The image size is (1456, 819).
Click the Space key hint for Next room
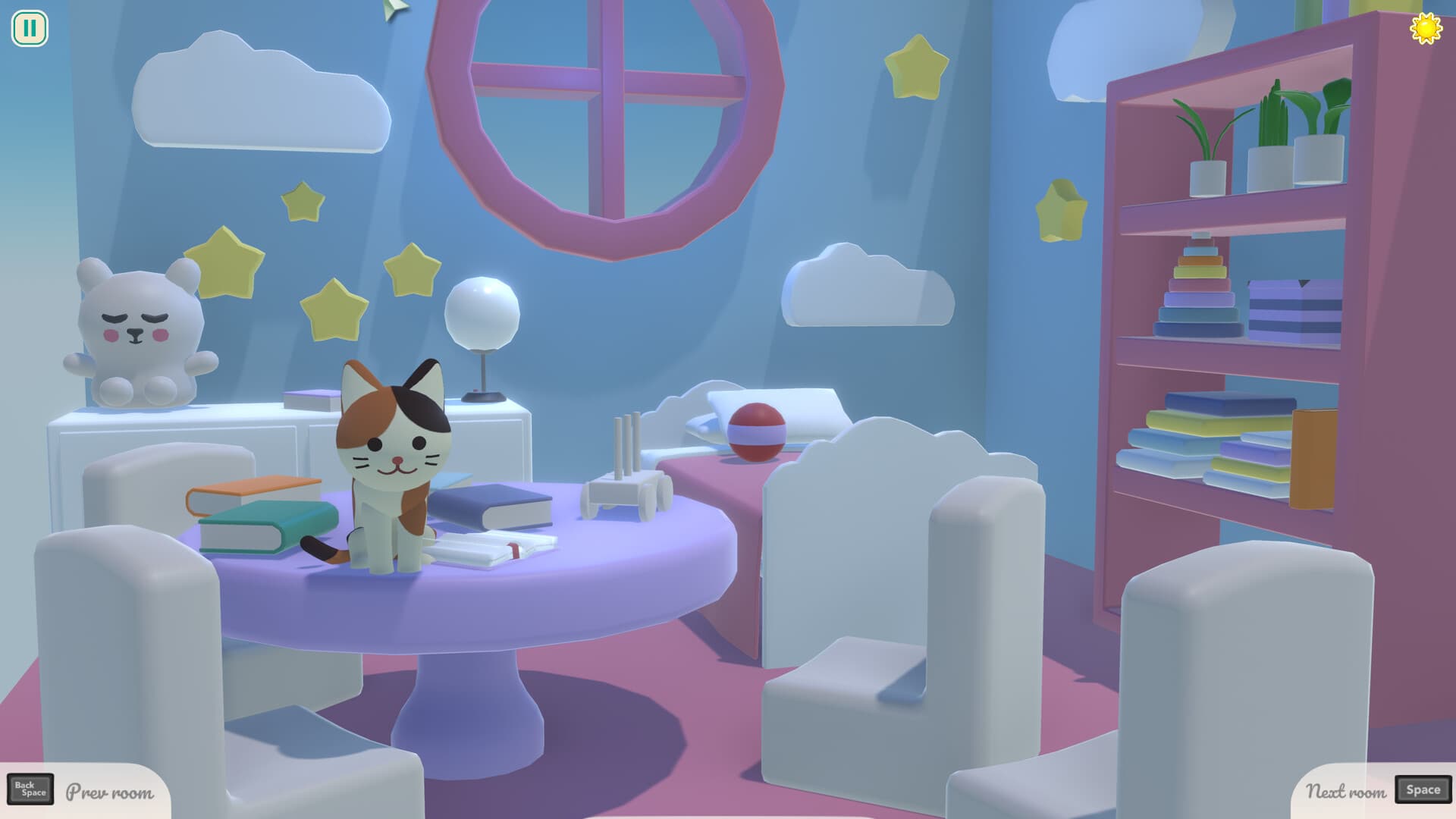[1423, 790]
